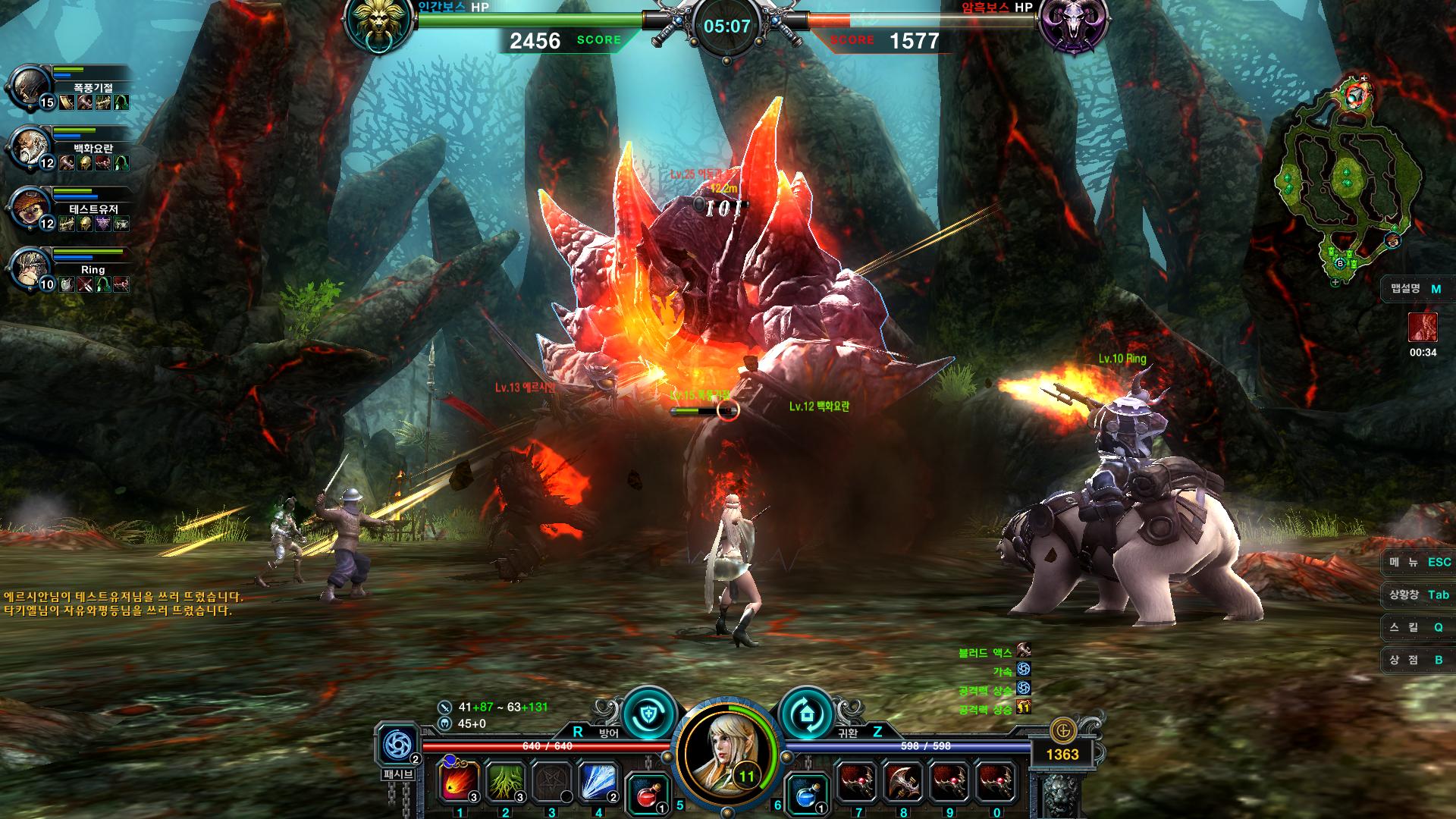
Task: Activate the green roots skill
Action: pyautogui.click(x=506, y=782)
